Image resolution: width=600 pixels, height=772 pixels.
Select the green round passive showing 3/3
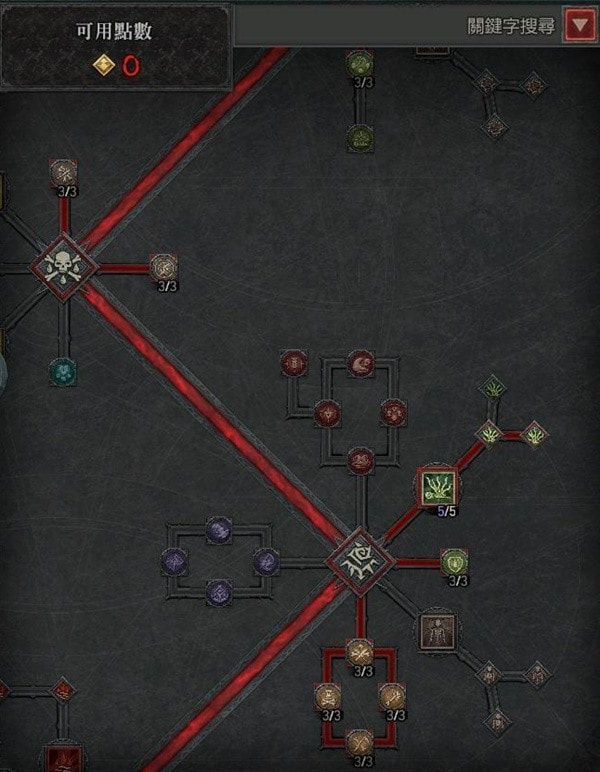(x=454, y=561)
